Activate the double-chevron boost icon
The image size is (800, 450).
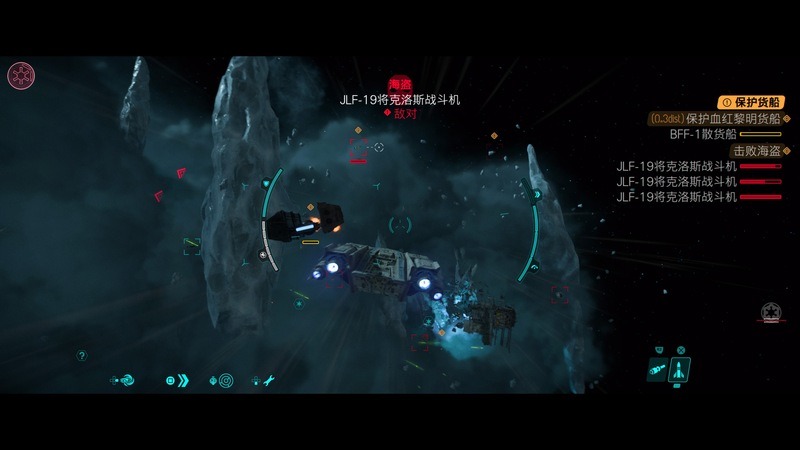coord(183,380)
